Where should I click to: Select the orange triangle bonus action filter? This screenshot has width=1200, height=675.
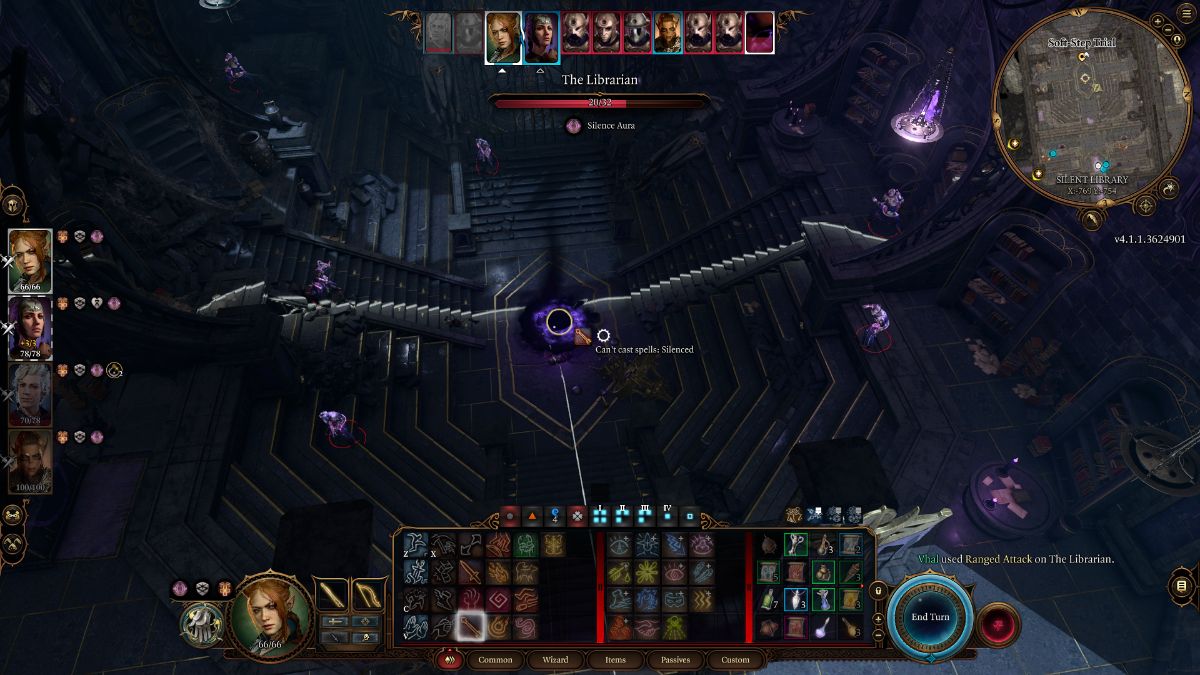(532, 516)
